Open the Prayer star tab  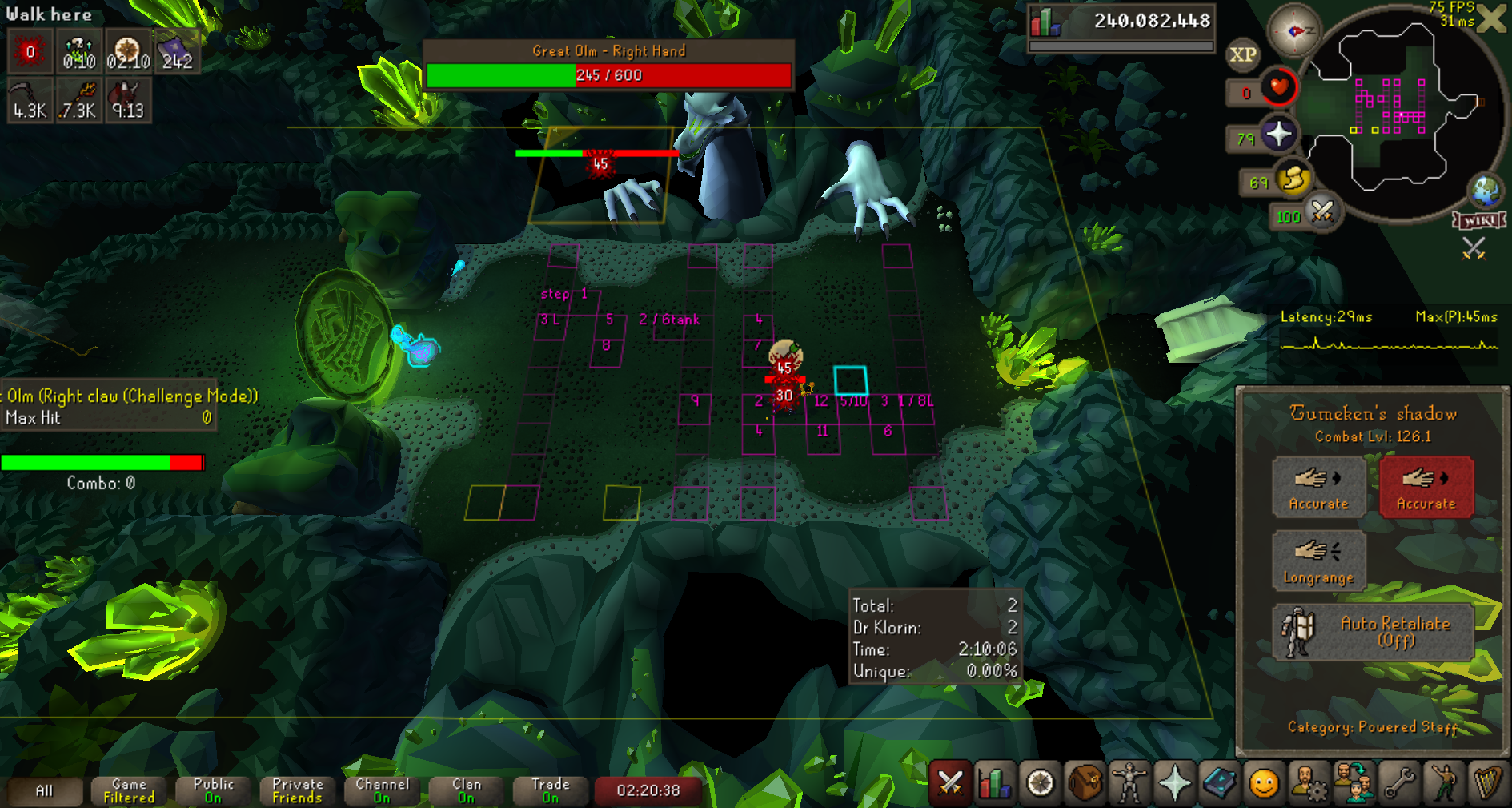click(x=1174, y=782)
